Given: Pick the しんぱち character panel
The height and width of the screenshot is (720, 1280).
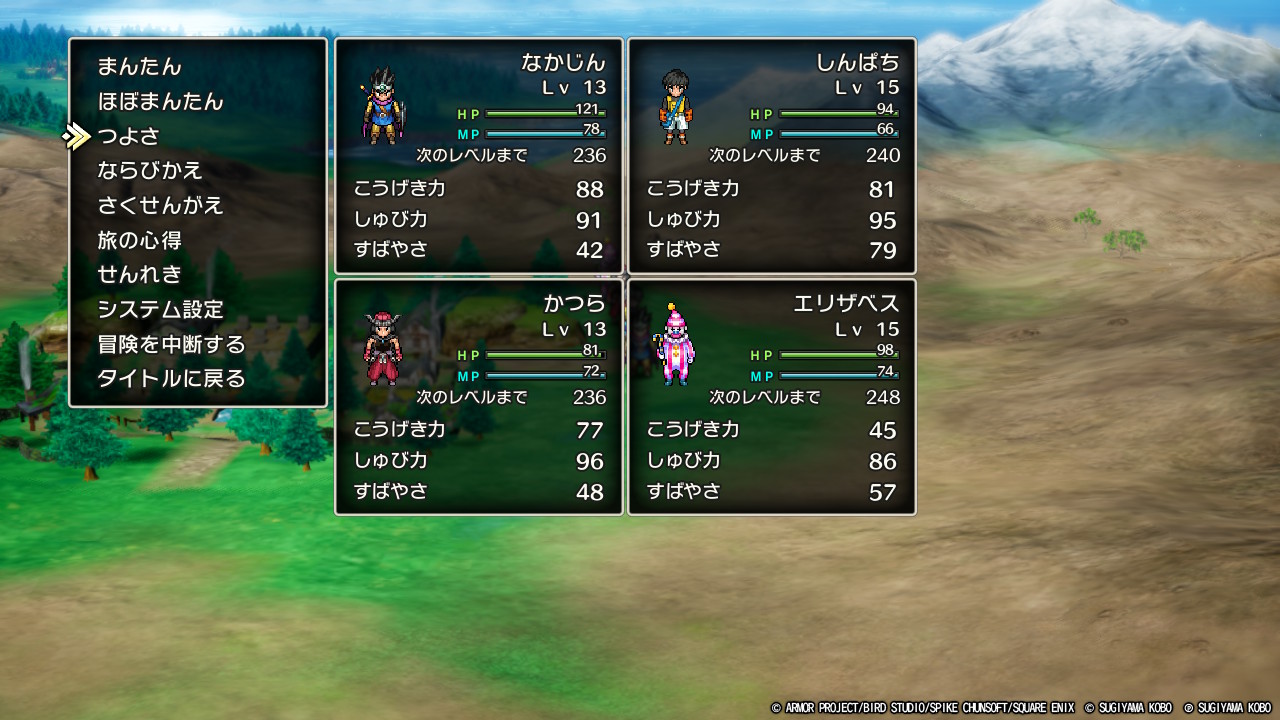Looking at the screenshot, I should [772, 156].
